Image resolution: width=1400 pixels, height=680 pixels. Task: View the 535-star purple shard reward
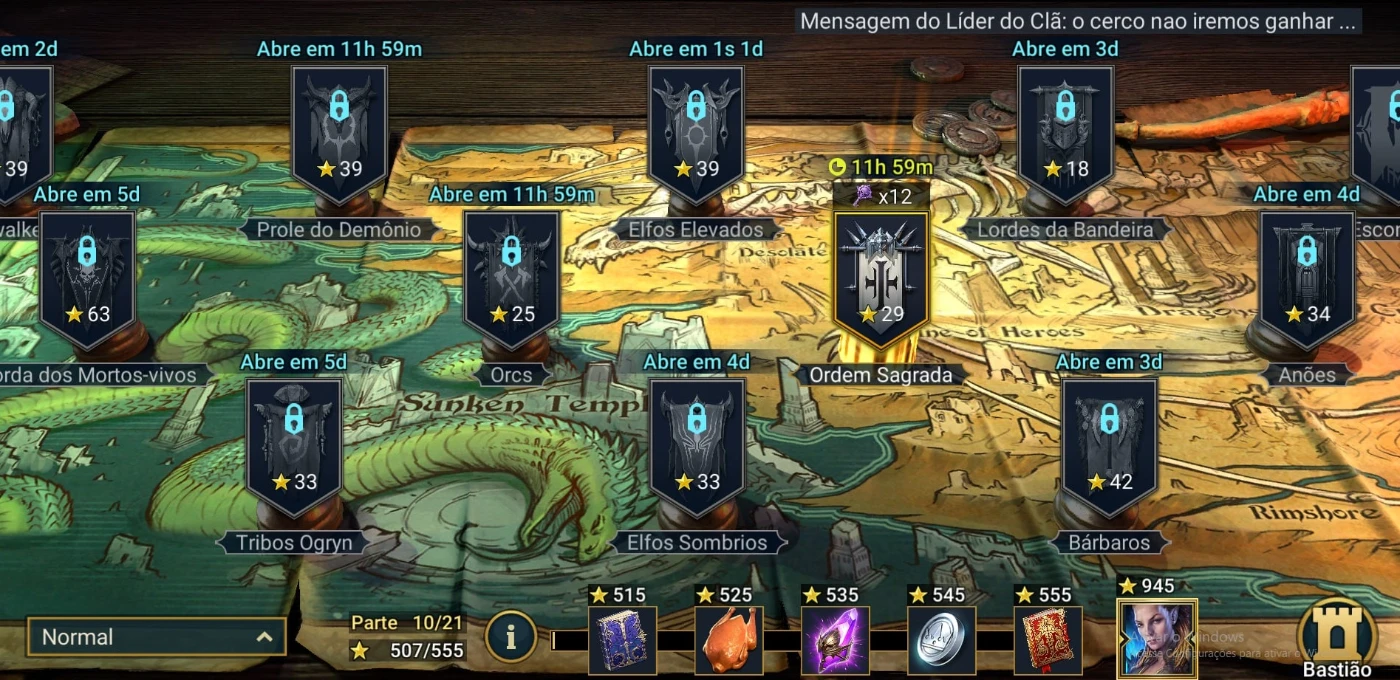click(x=835, y=640)
